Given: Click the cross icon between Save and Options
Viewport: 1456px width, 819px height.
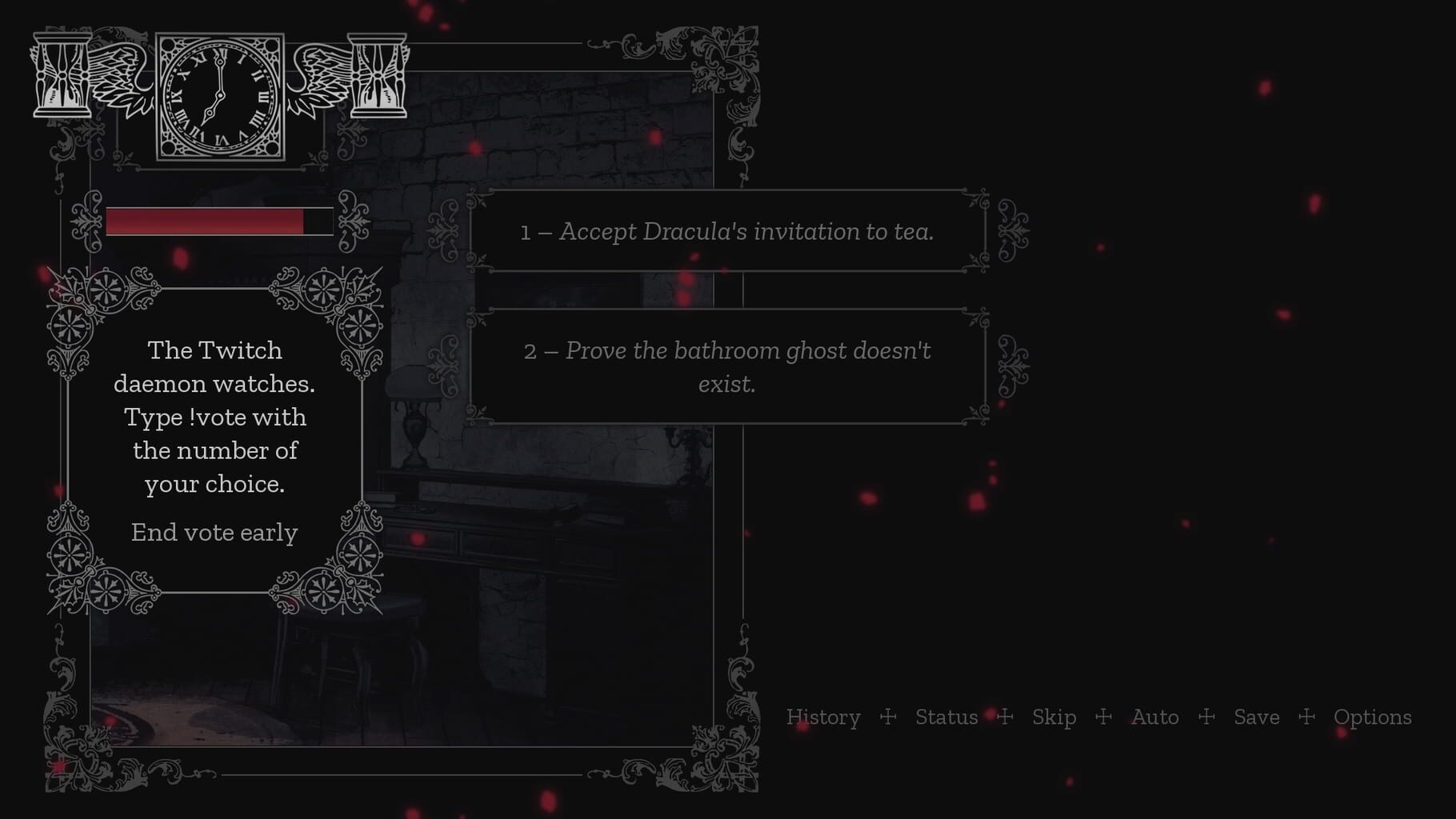Looking at the screenshot, I should [1309, 717].
